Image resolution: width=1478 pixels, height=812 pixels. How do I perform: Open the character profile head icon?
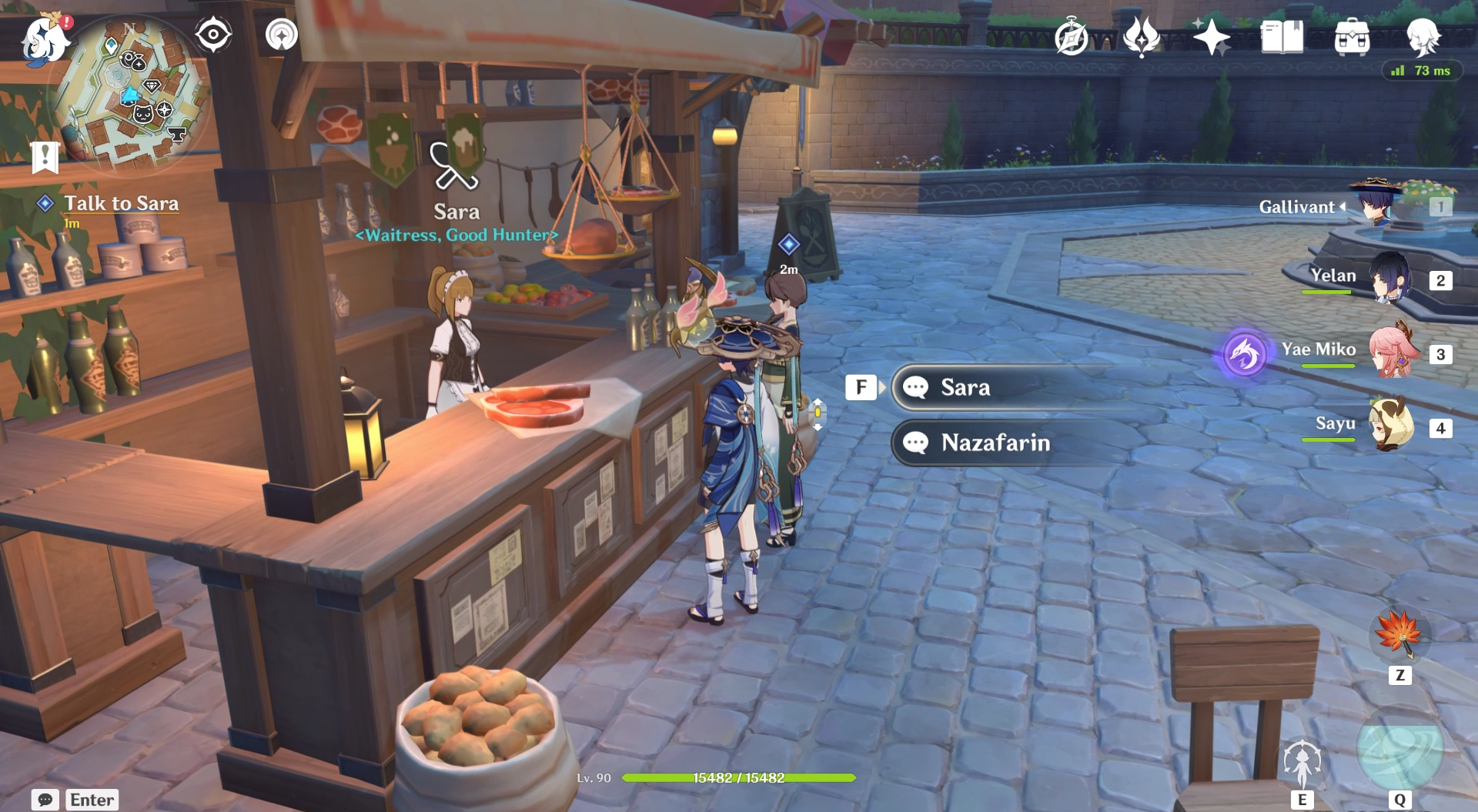(x=1423, y=37)
